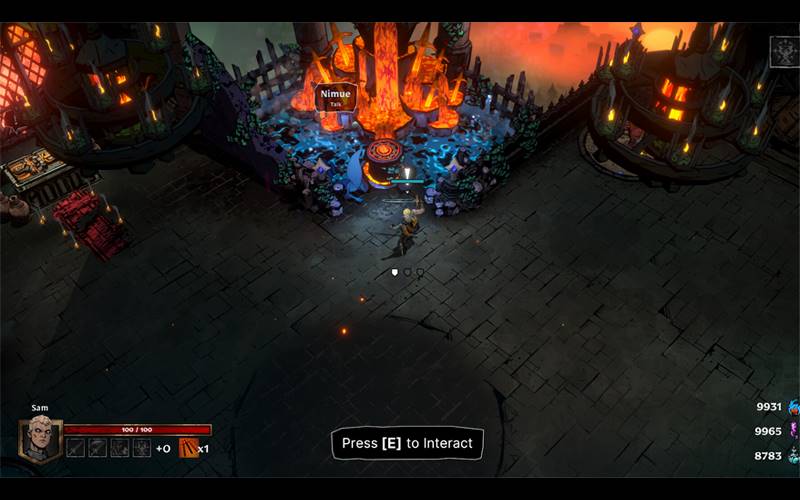
Task: Select the orange claw-mark item icon
Action: coord(188,448)
